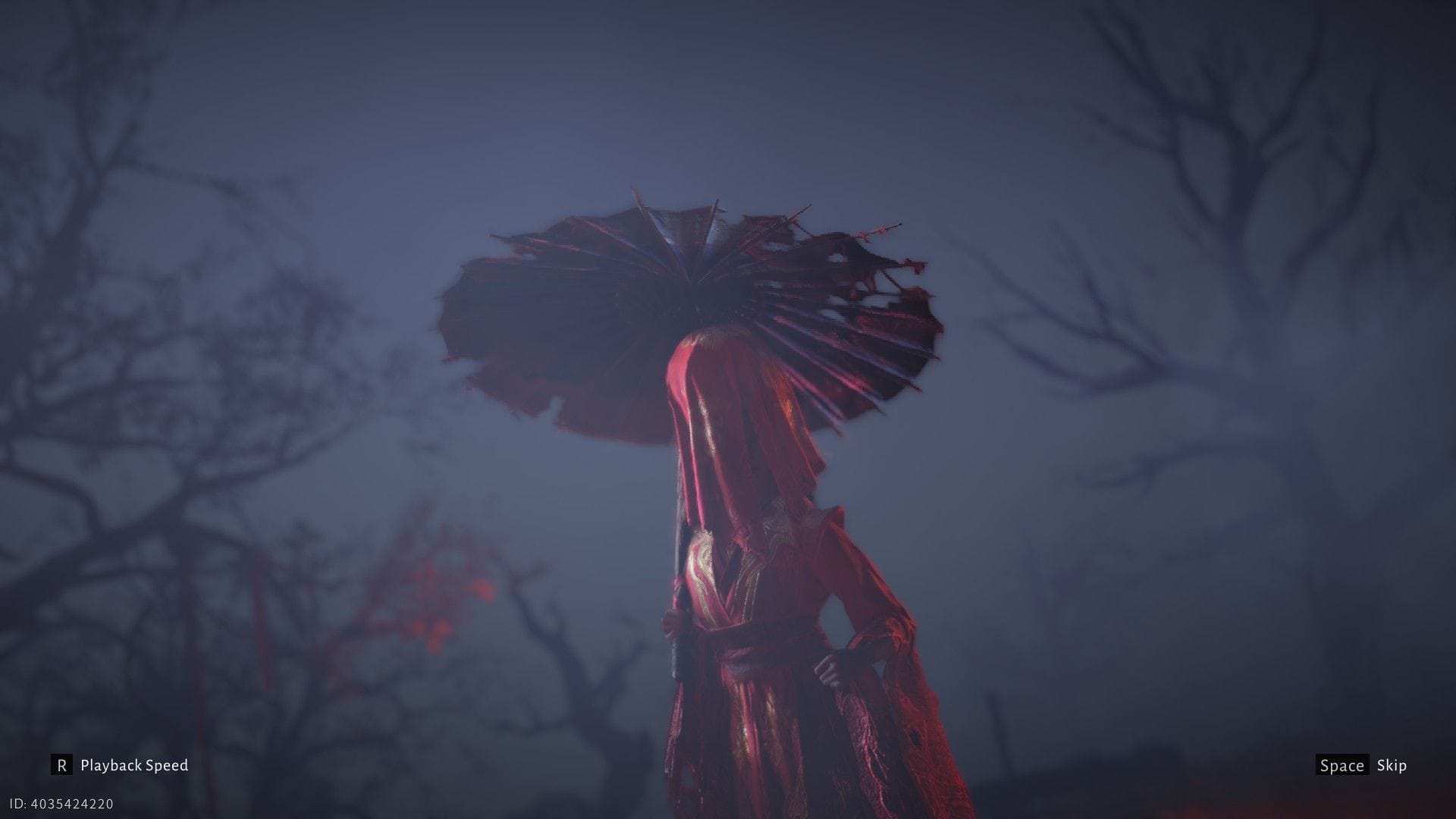The height and width of the screenshot is (819, 1456).
Task: Click the Playback Speed label text
Action: [x=135, y=765]
